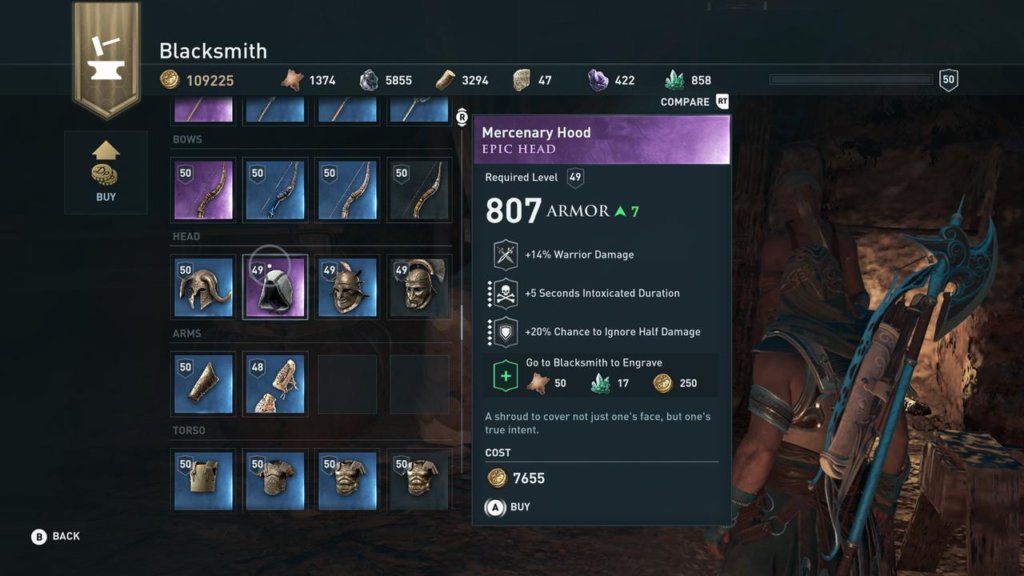Viewport: 1024px width, 576px height.
Task: Open the Buy tab
Action: pos(105,172)
